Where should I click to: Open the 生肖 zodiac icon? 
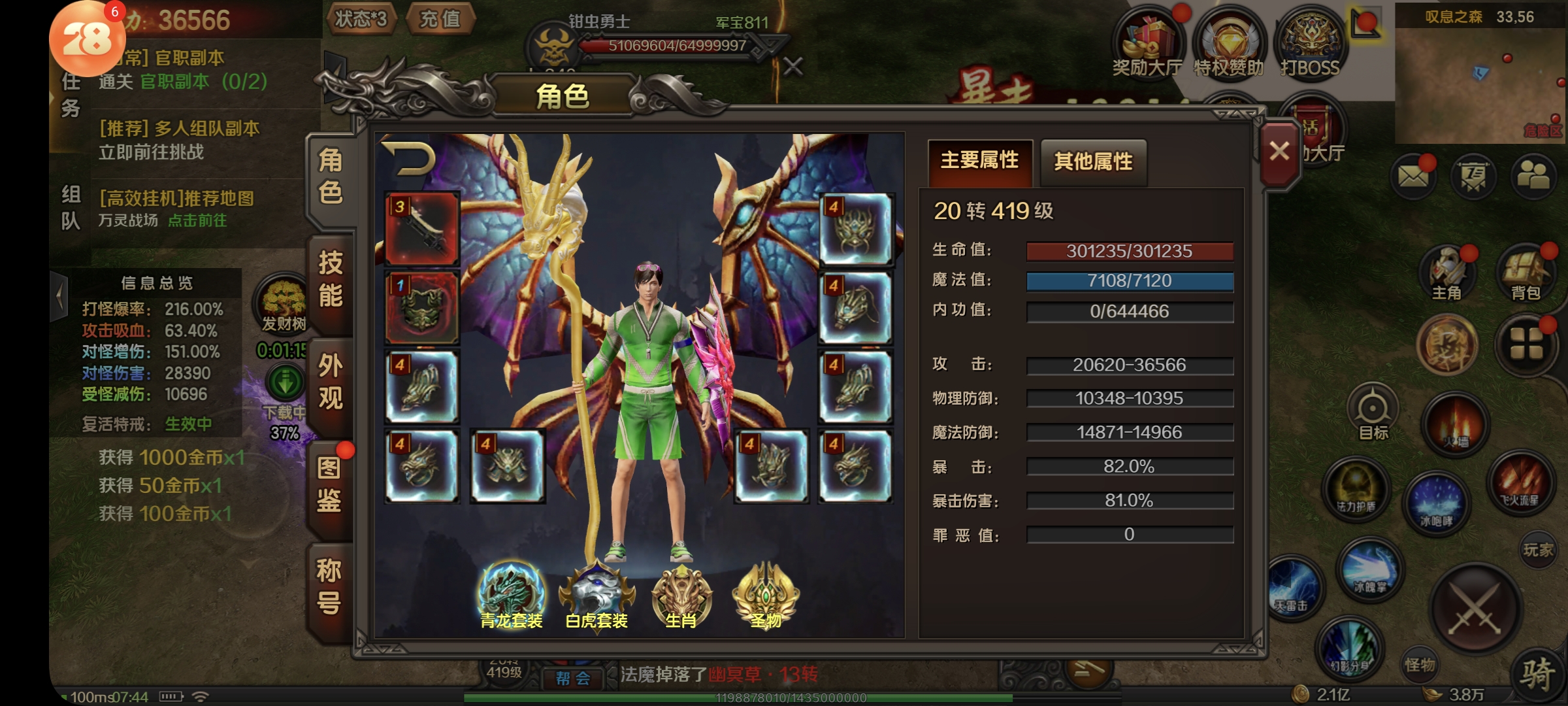pyautogui.click(x=681, y=595)
